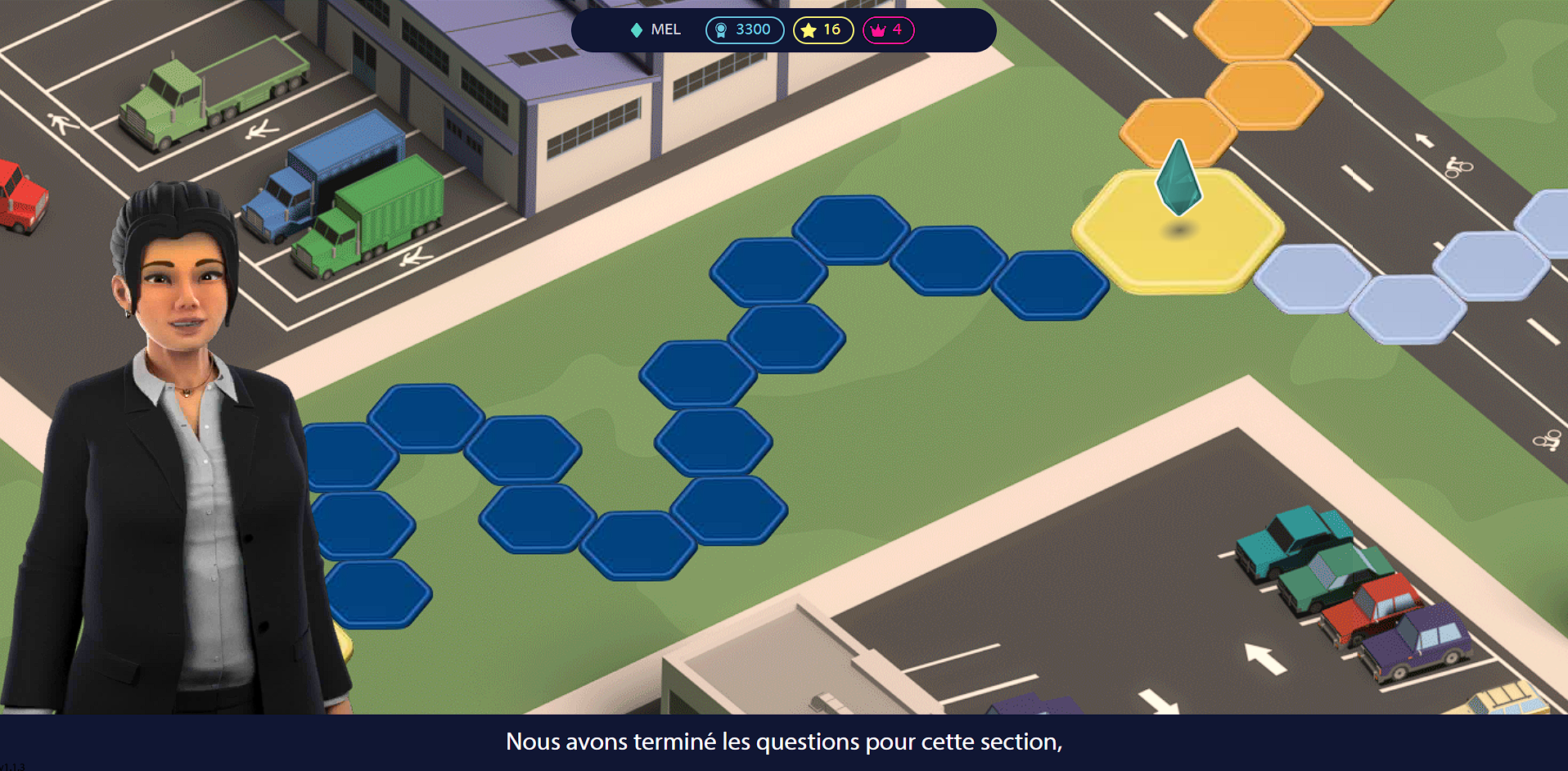Click the teal crystal player token

pyautogui.click(x=1178, y=178)
